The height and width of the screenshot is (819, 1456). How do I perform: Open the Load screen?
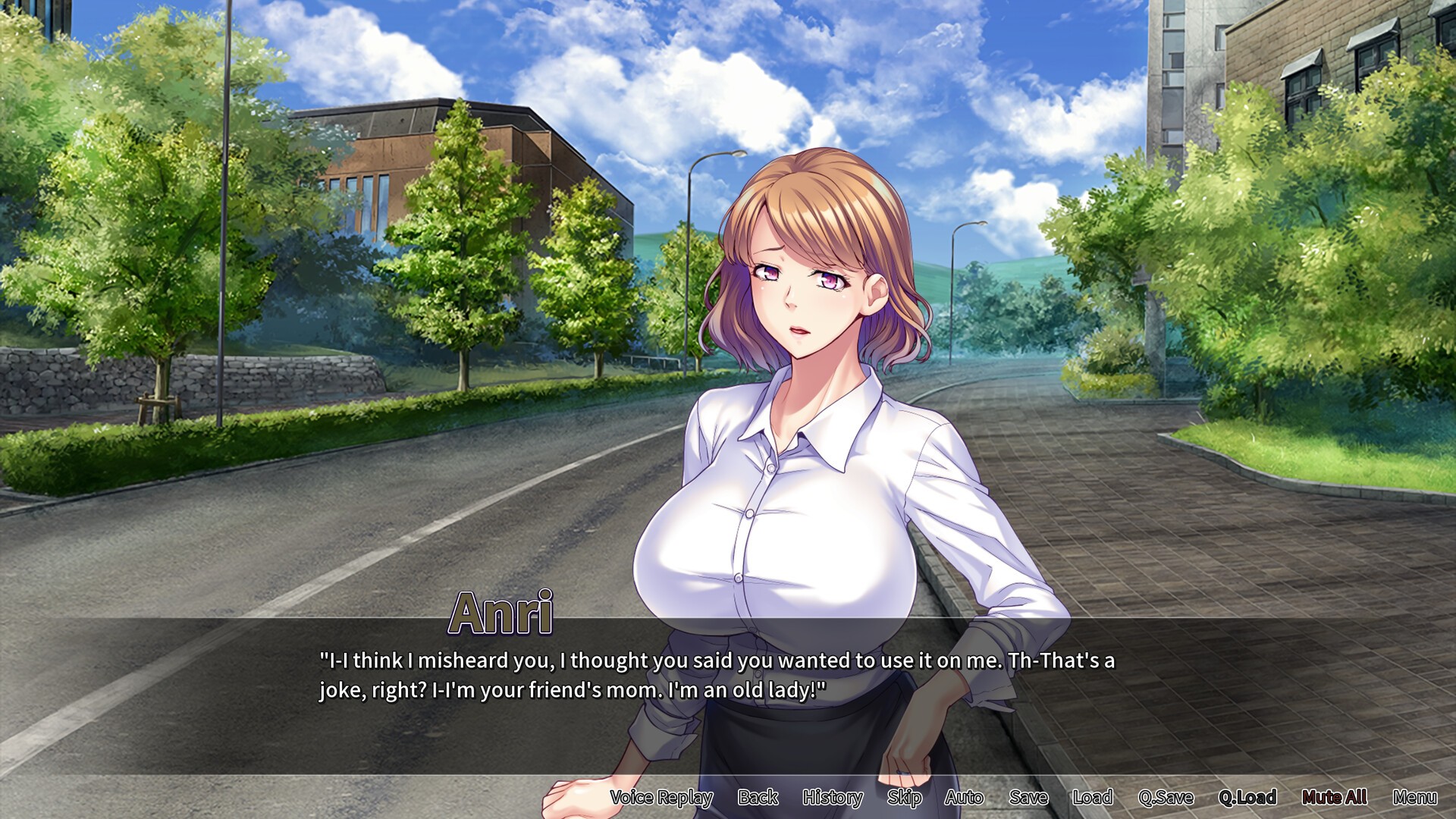(1092, 797)
